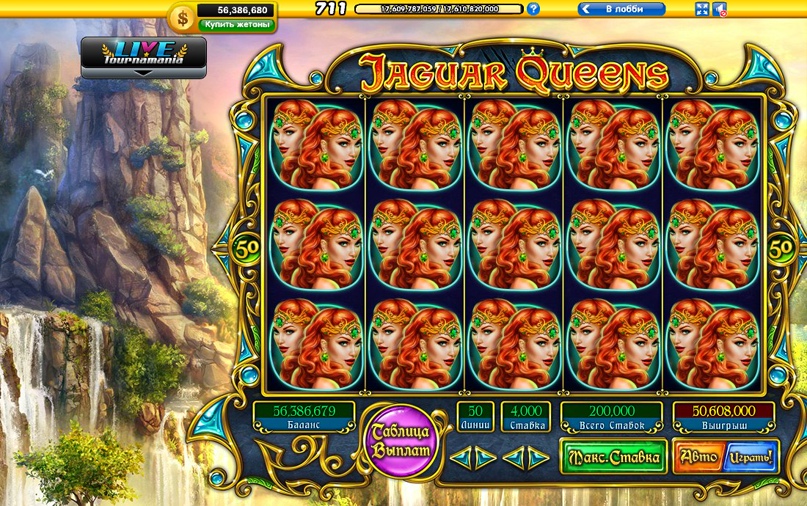This screenshot has height=506, width=807.
Task: Click Купить жетоны to buy chips
Action: pyautogui.click(x=237, y=23)
